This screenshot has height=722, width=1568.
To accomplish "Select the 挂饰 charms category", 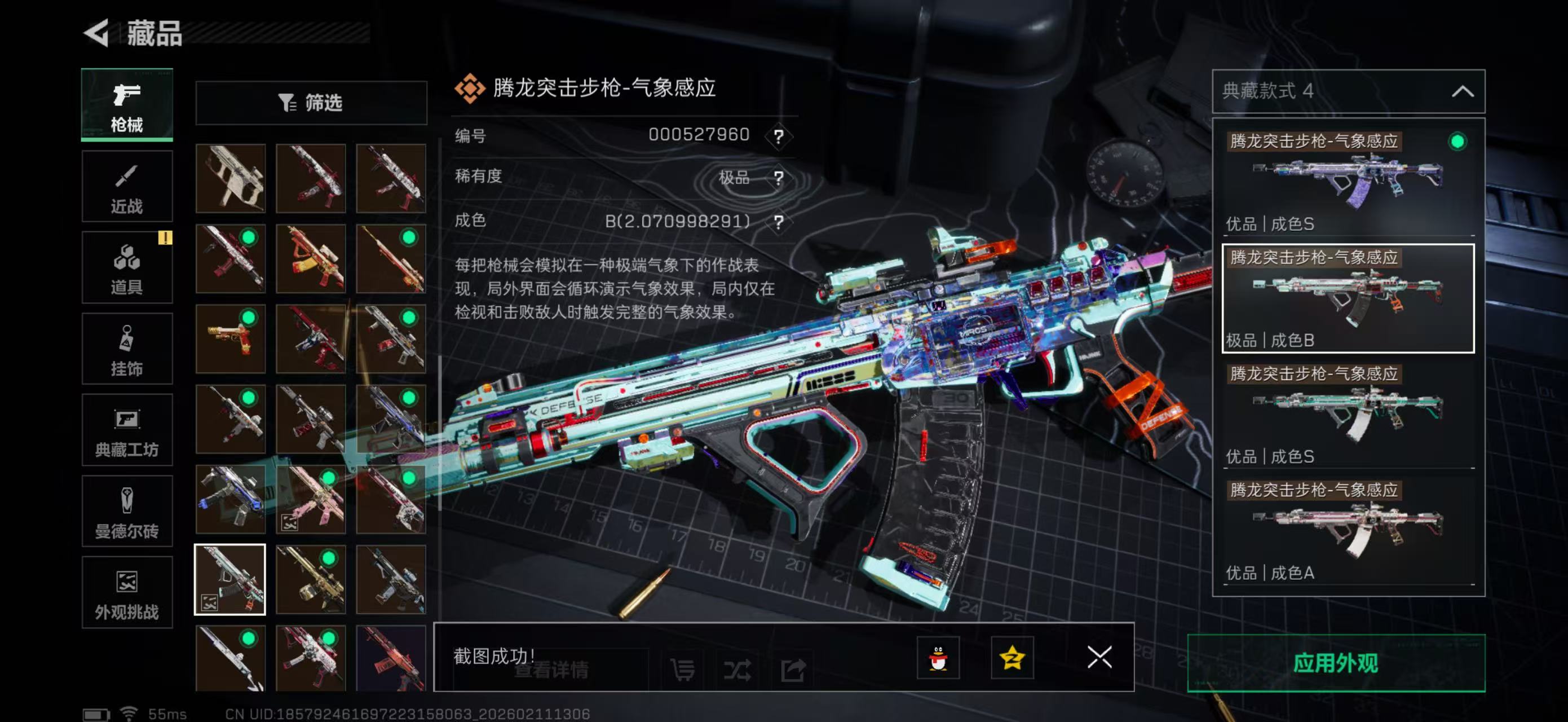I will point(127,349).
